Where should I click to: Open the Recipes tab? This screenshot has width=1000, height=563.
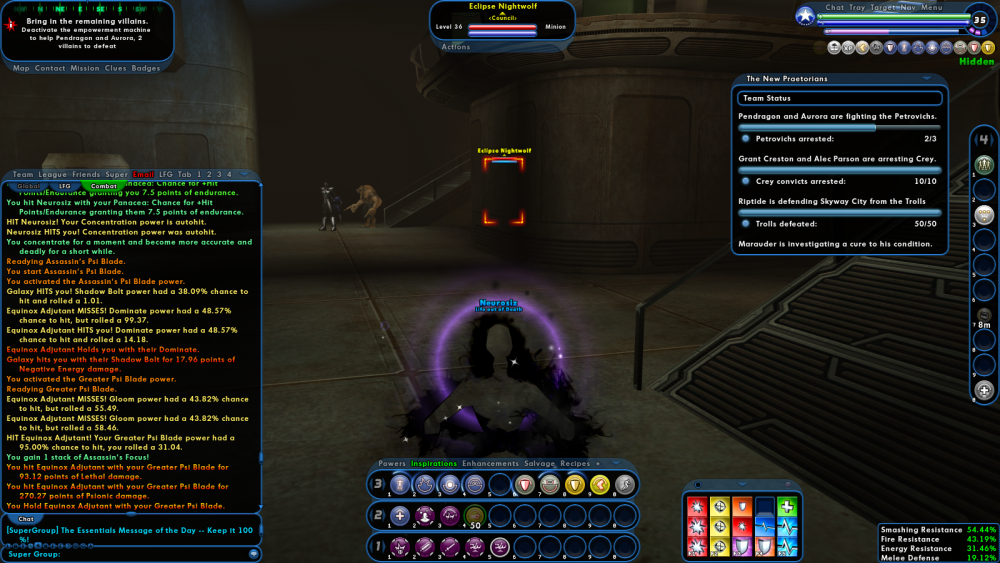pyautogui.click(x=575, y=463)
